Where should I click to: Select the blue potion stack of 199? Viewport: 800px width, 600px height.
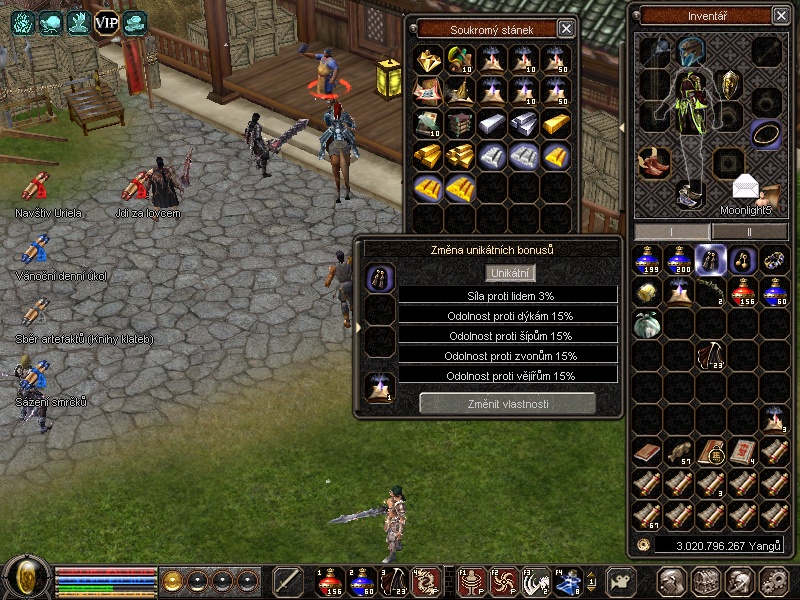[647, 260]
